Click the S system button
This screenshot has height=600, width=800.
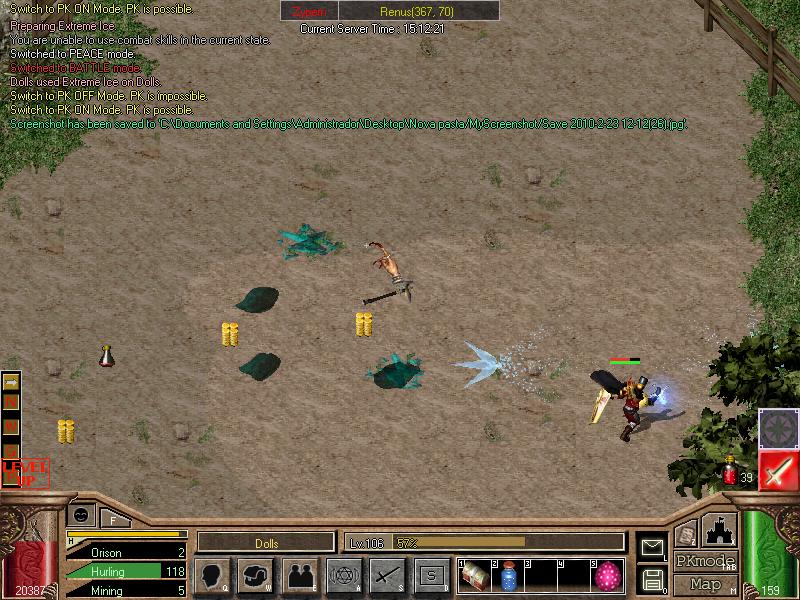pyautogui.click(x=432, y=575)
